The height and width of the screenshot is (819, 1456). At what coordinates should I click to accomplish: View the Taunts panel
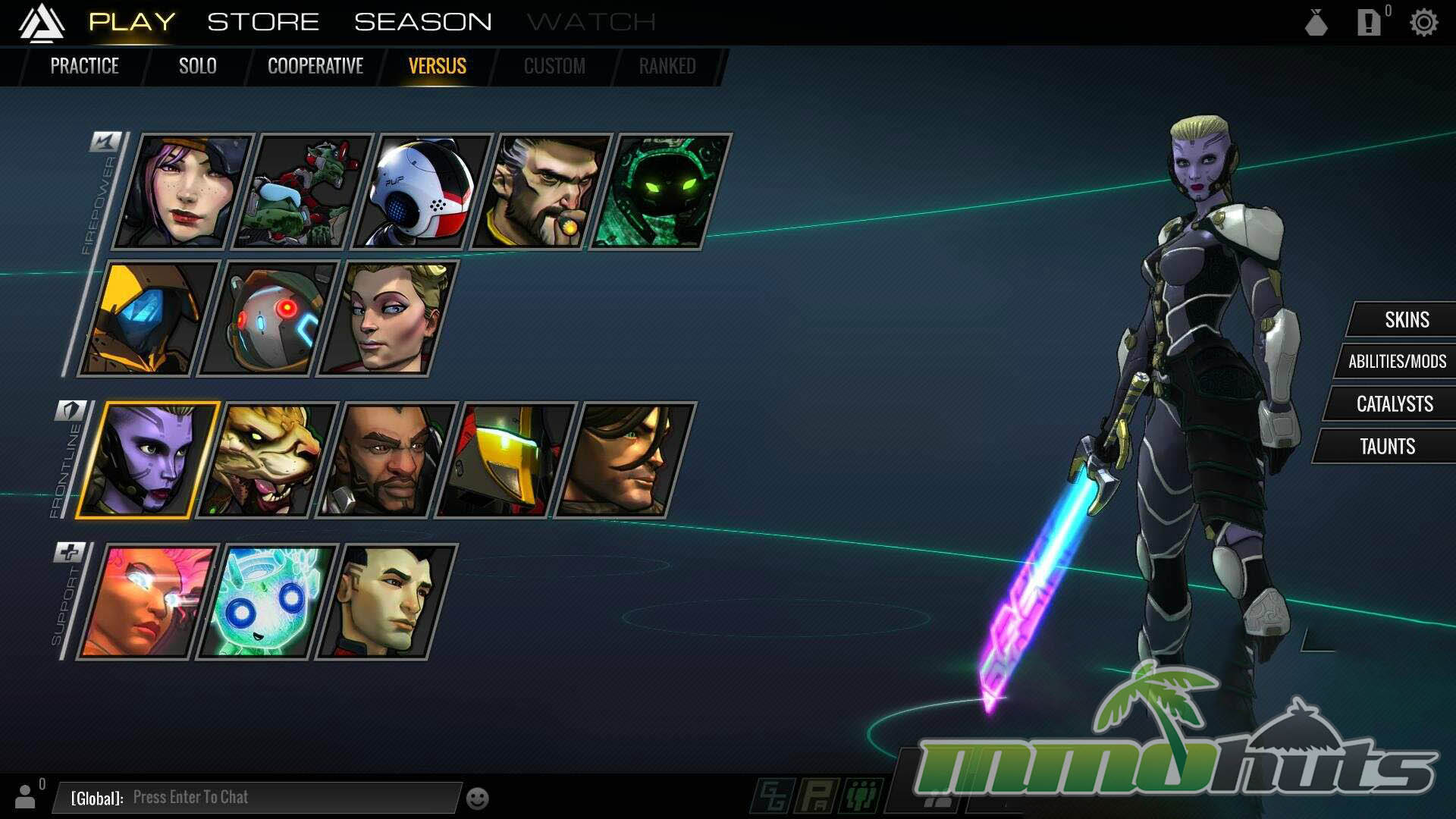tap(1387, 446)
